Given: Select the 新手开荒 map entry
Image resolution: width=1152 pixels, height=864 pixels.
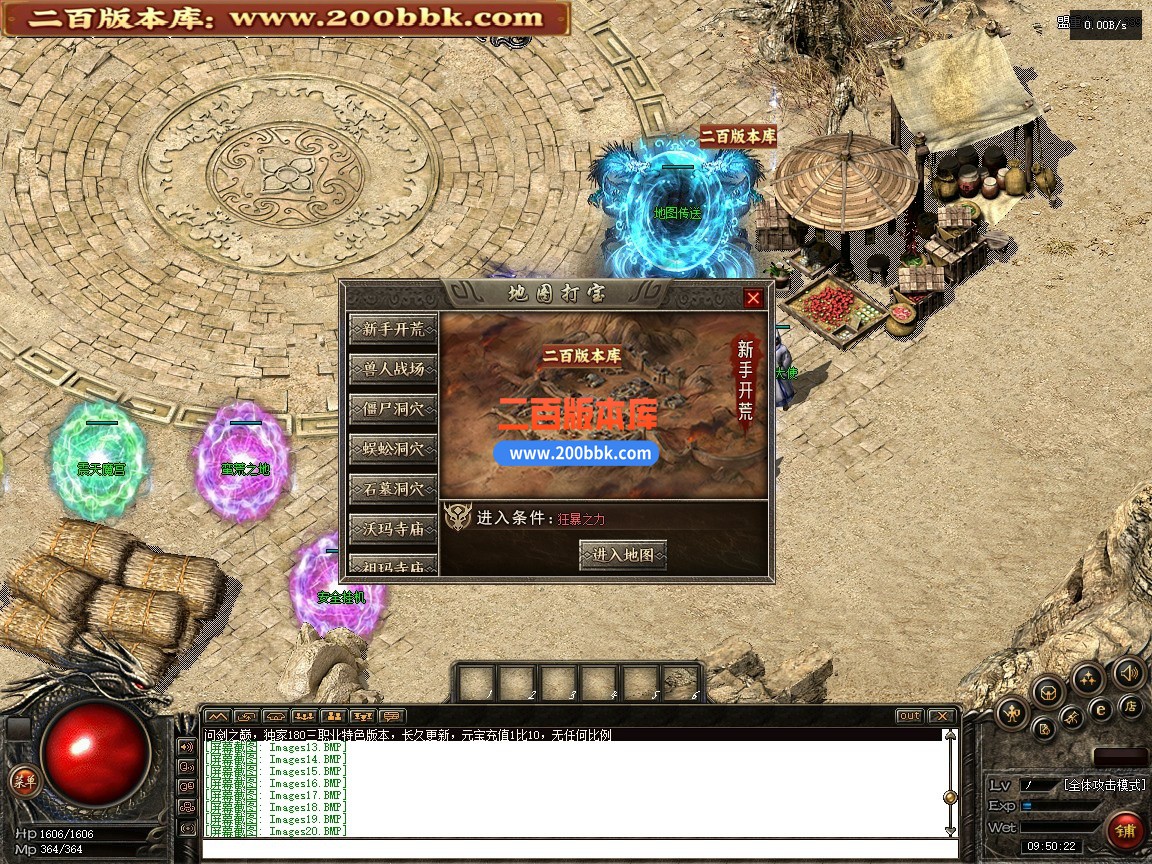Looking at the screenshot, I should pos(393,329).
